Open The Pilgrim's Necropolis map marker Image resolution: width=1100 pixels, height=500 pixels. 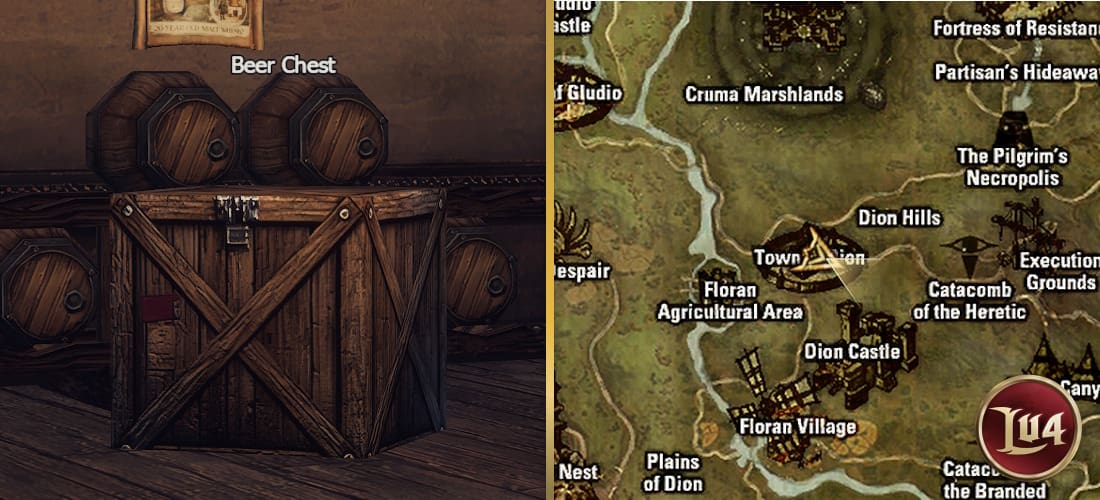point(1012,167)
